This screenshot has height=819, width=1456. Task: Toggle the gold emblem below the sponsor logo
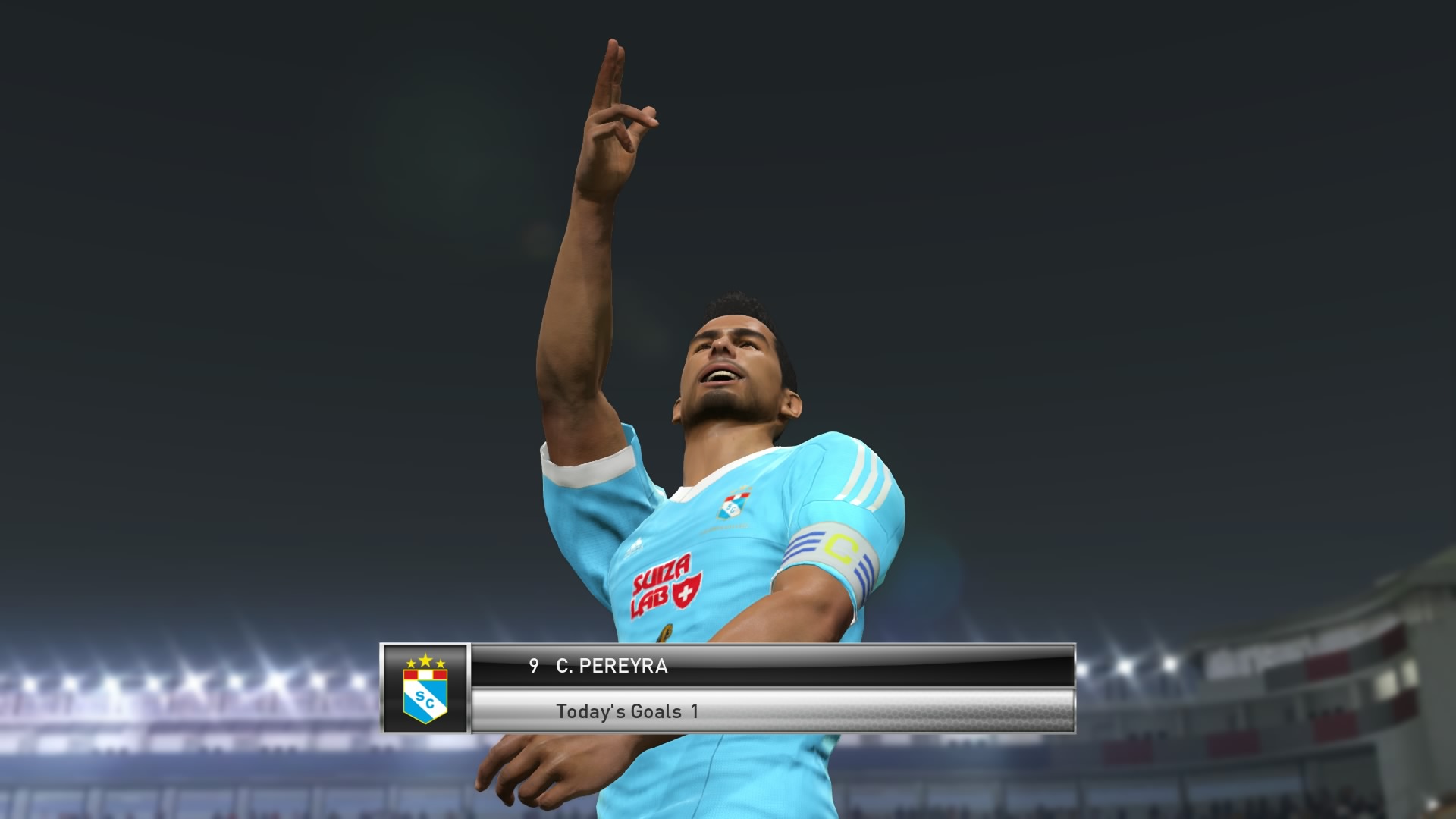point(666,632)
